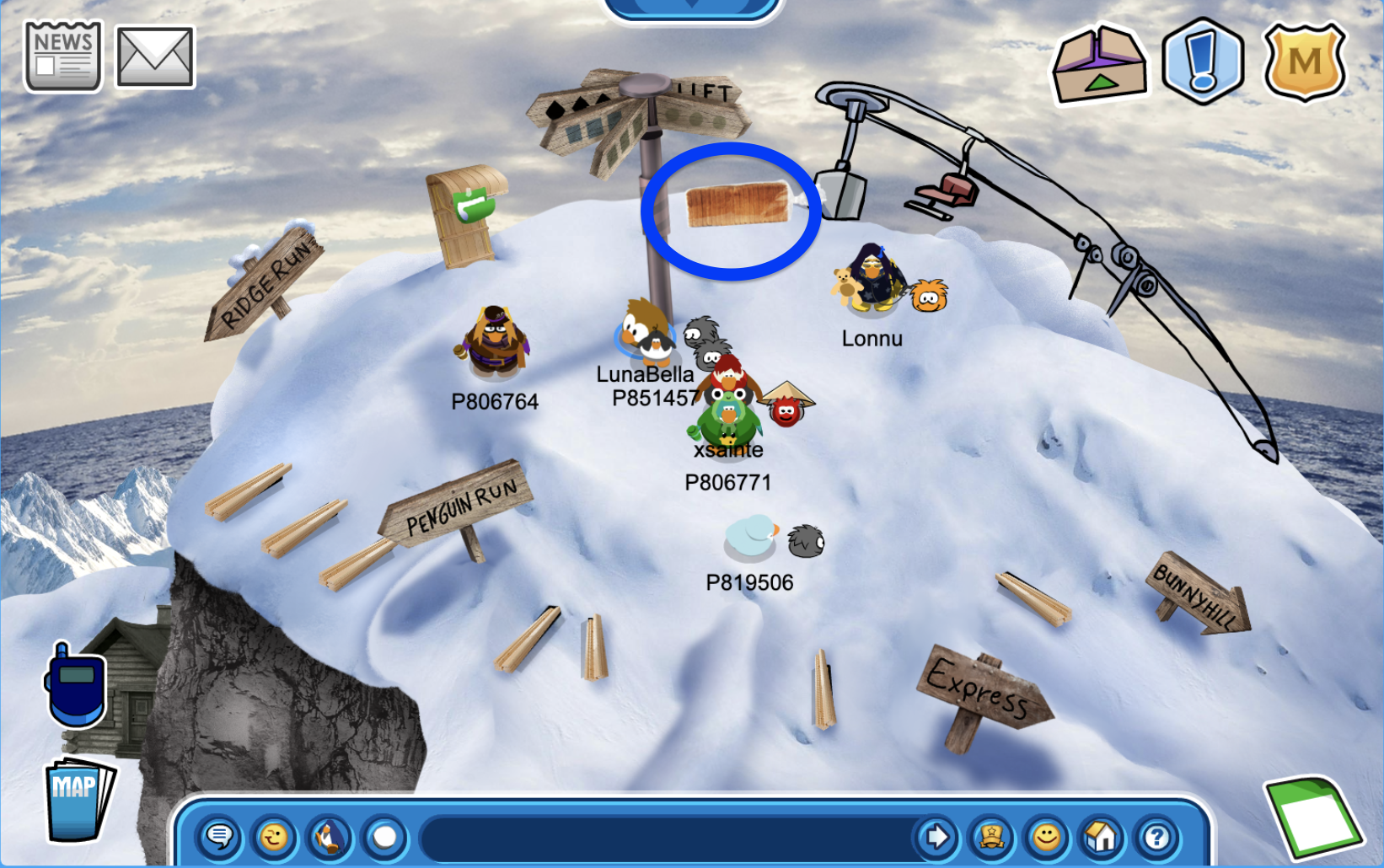Open the penguin actions menu
This screenshot has height=868, width=1384.
[330, 837]
